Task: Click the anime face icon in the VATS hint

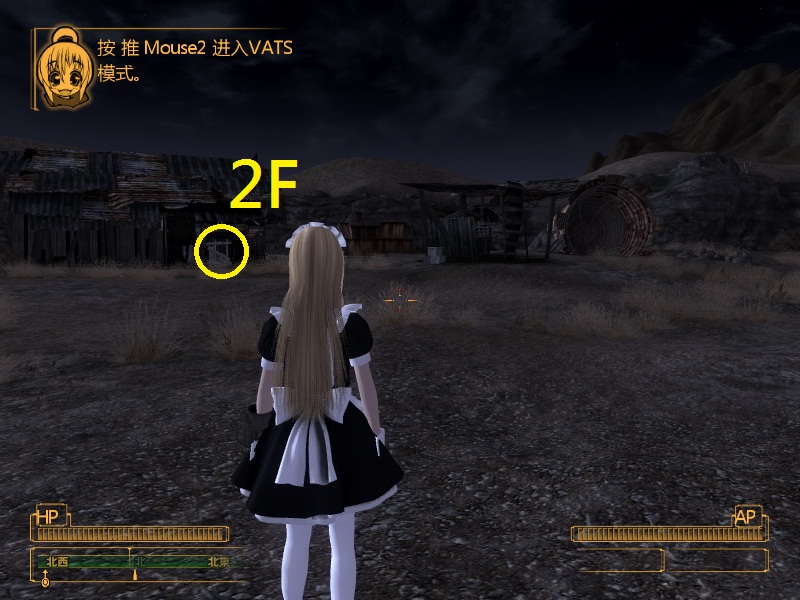Action: pyautogui.click(x=62, y=69)
